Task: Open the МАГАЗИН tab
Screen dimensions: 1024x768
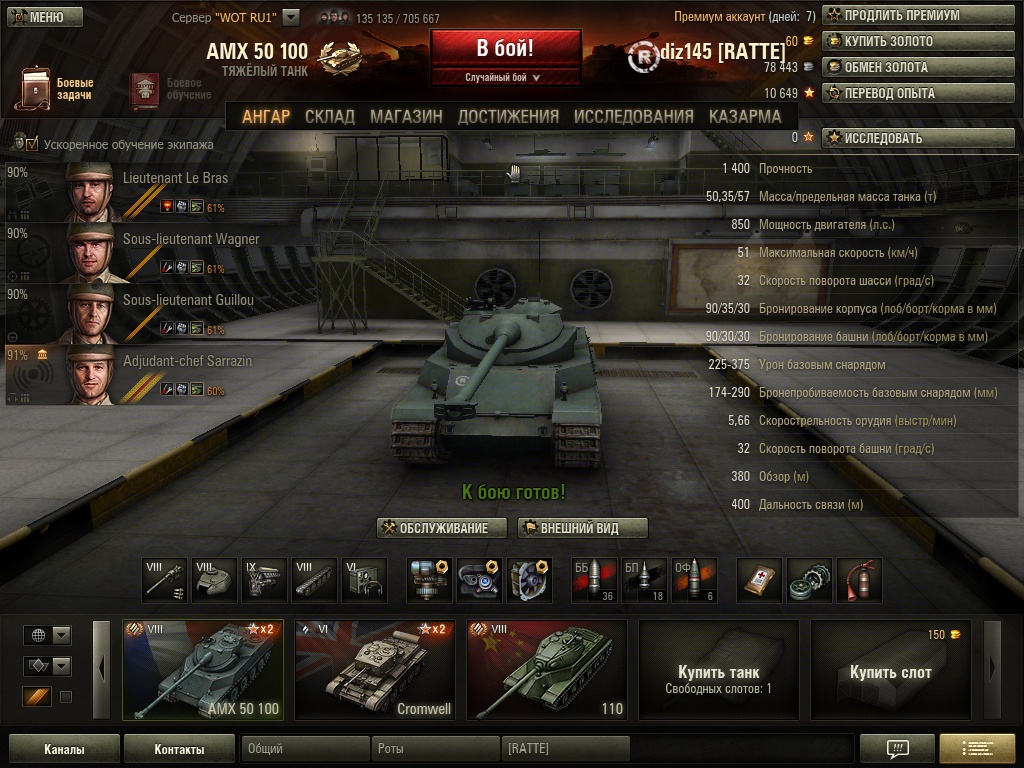Action: 406,116
